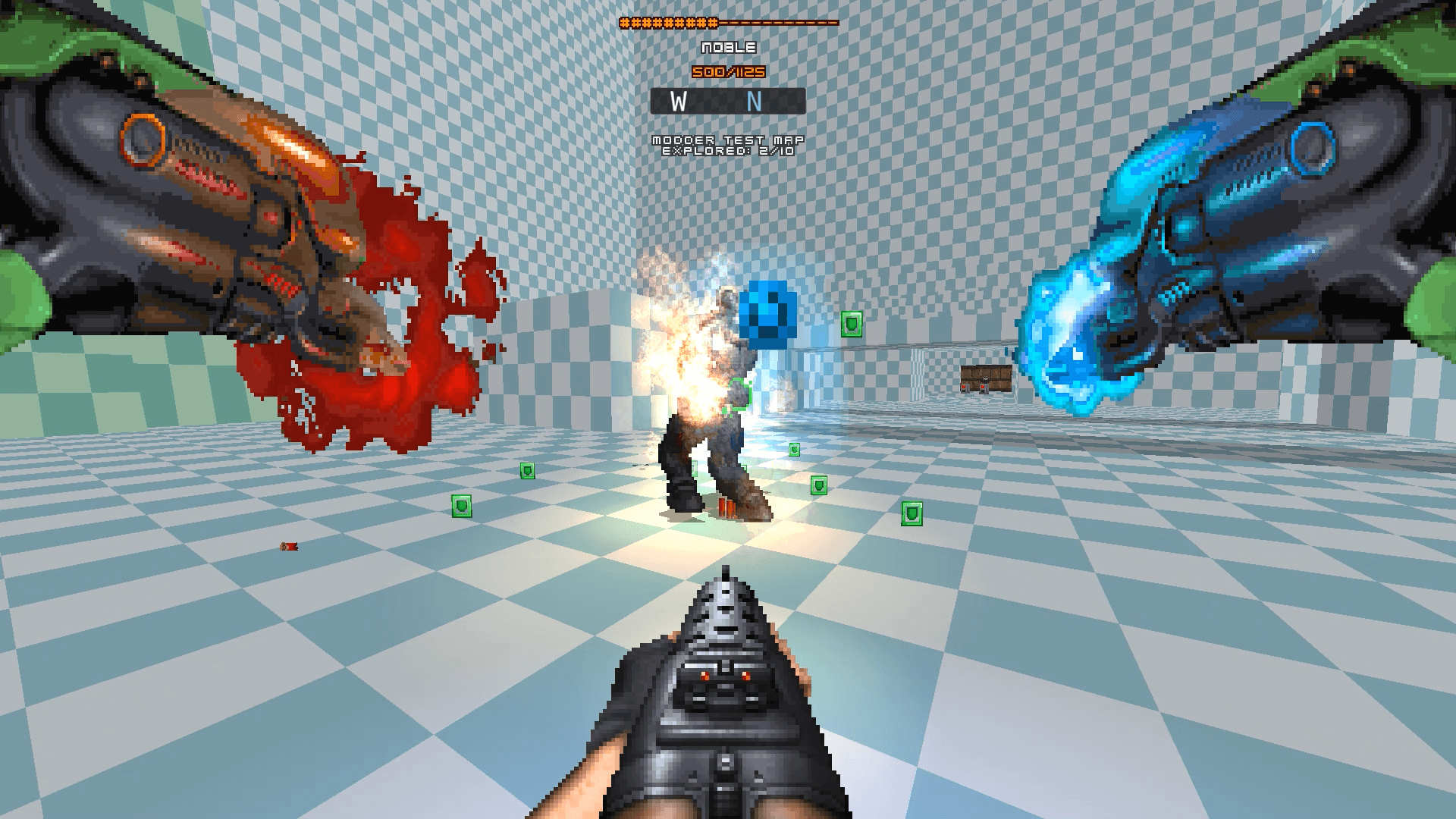Select the 500/1125 health readout

point(727,71)
